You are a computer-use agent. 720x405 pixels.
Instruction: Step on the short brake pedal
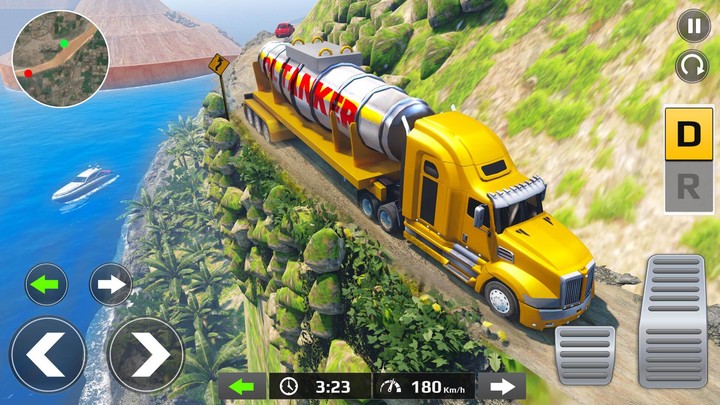586,354
